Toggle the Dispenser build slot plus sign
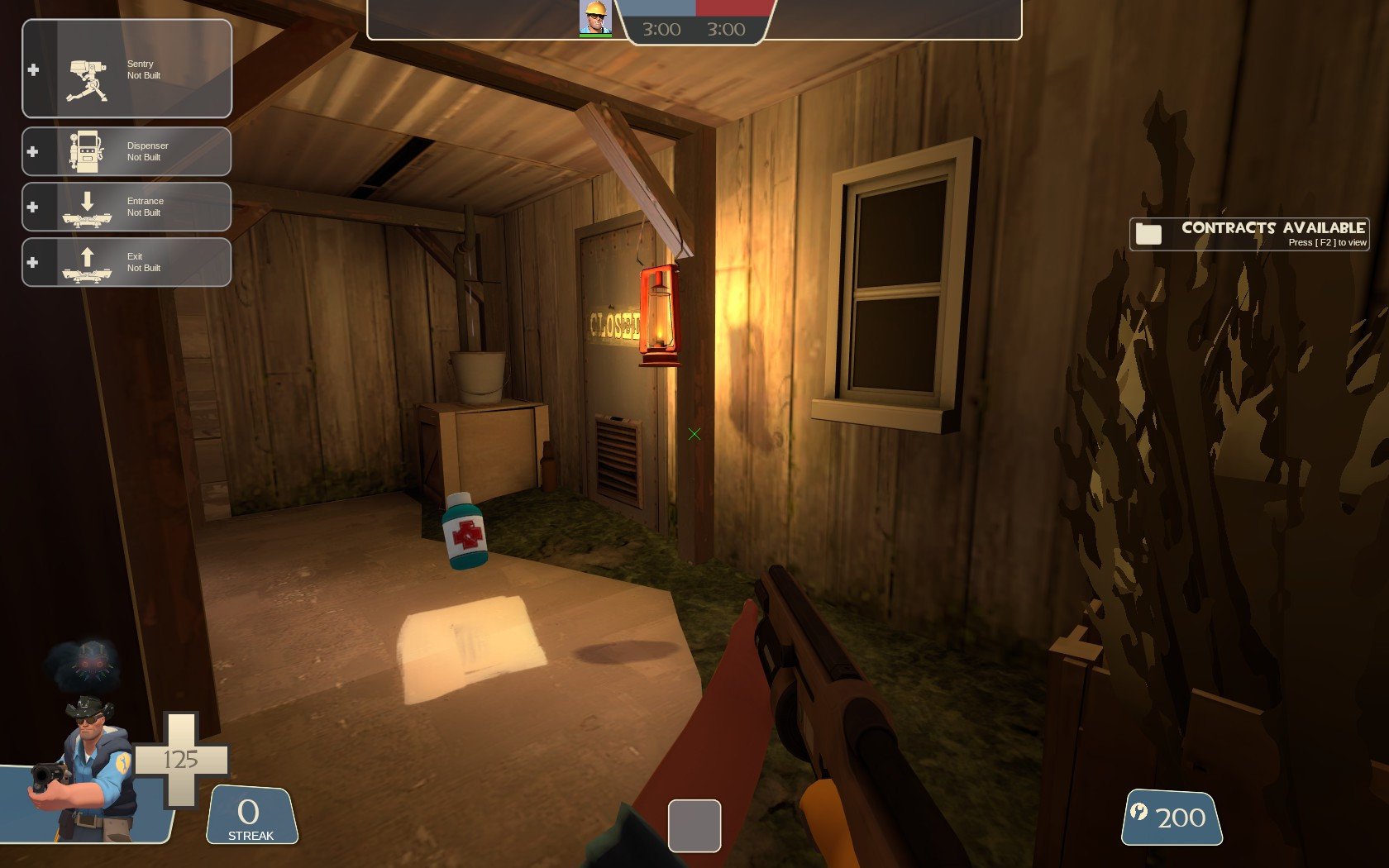The width and height of the screenshot is (1389, 868). point(33,150)
